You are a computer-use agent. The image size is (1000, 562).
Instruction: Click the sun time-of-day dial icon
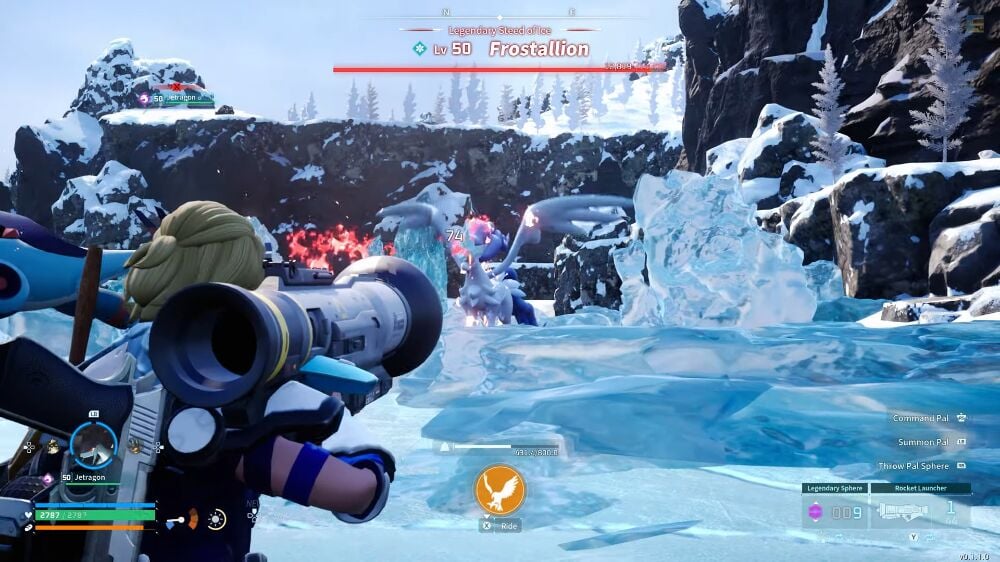(x=215, y=519)
